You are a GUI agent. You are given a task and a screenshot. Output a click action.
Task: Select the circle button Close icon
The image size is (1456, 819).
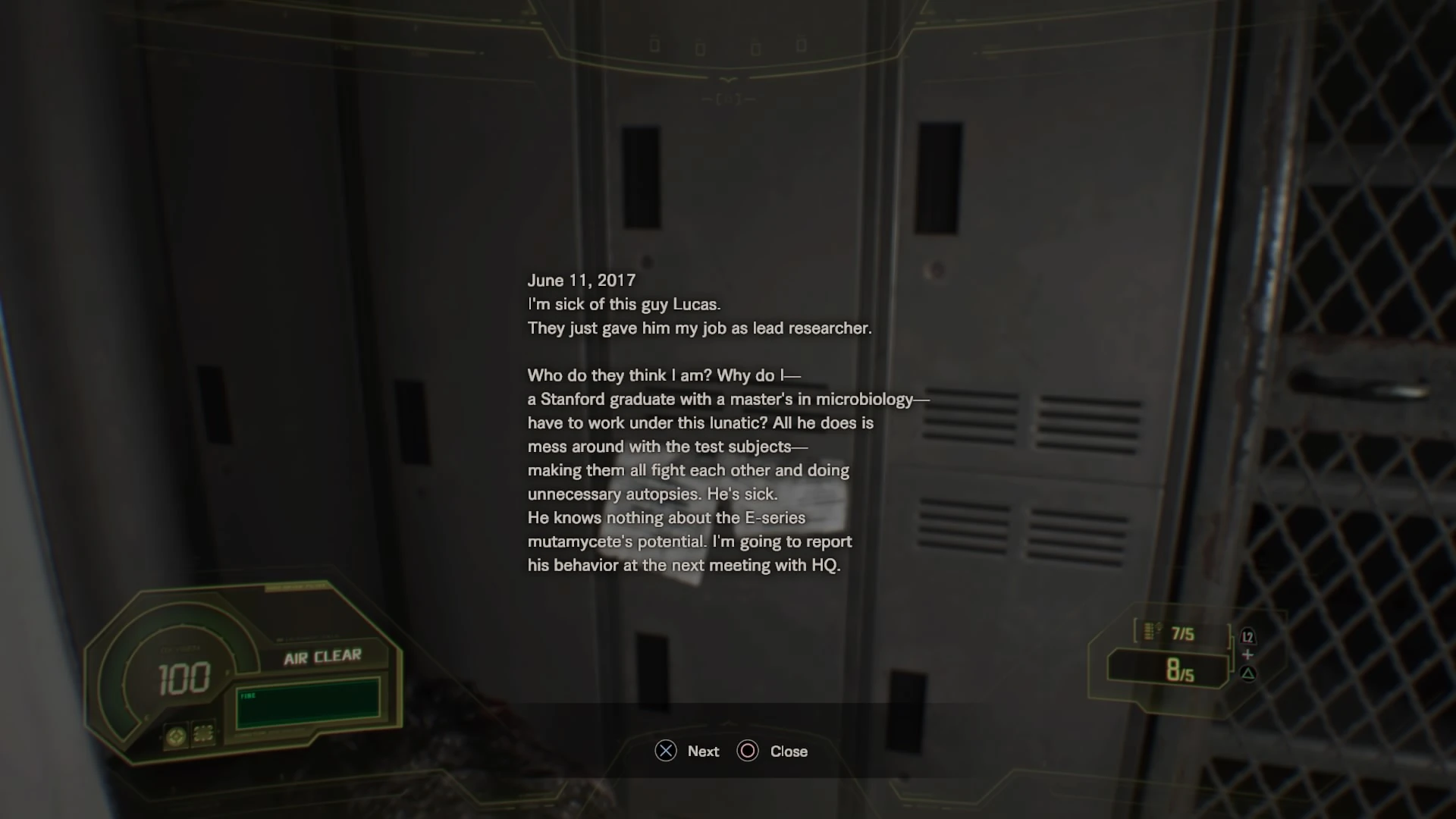click(748, 752)
